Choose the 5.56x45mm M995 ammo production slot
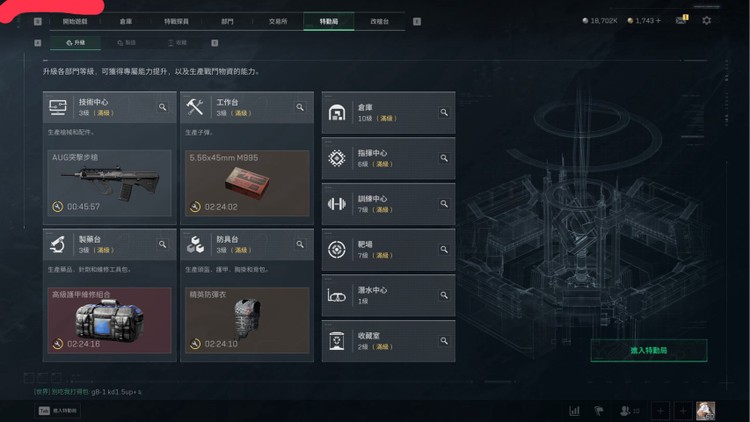The height and width of the screenshot is (422, 750). 247,183
